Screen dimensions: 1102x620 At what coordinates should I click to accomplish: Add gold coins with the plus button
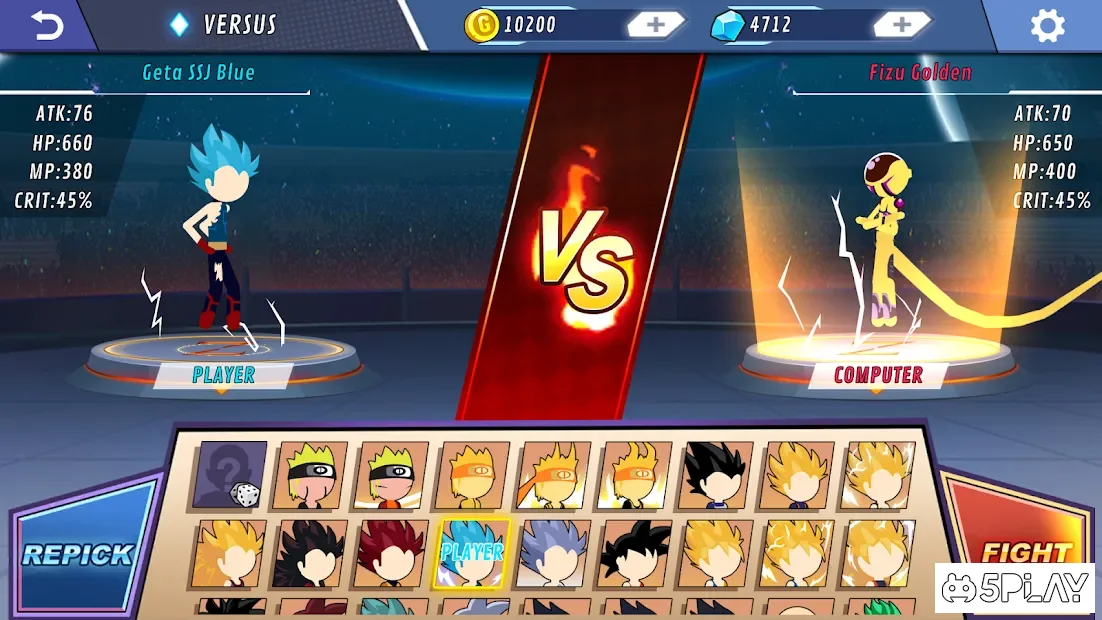click(655, 25)
